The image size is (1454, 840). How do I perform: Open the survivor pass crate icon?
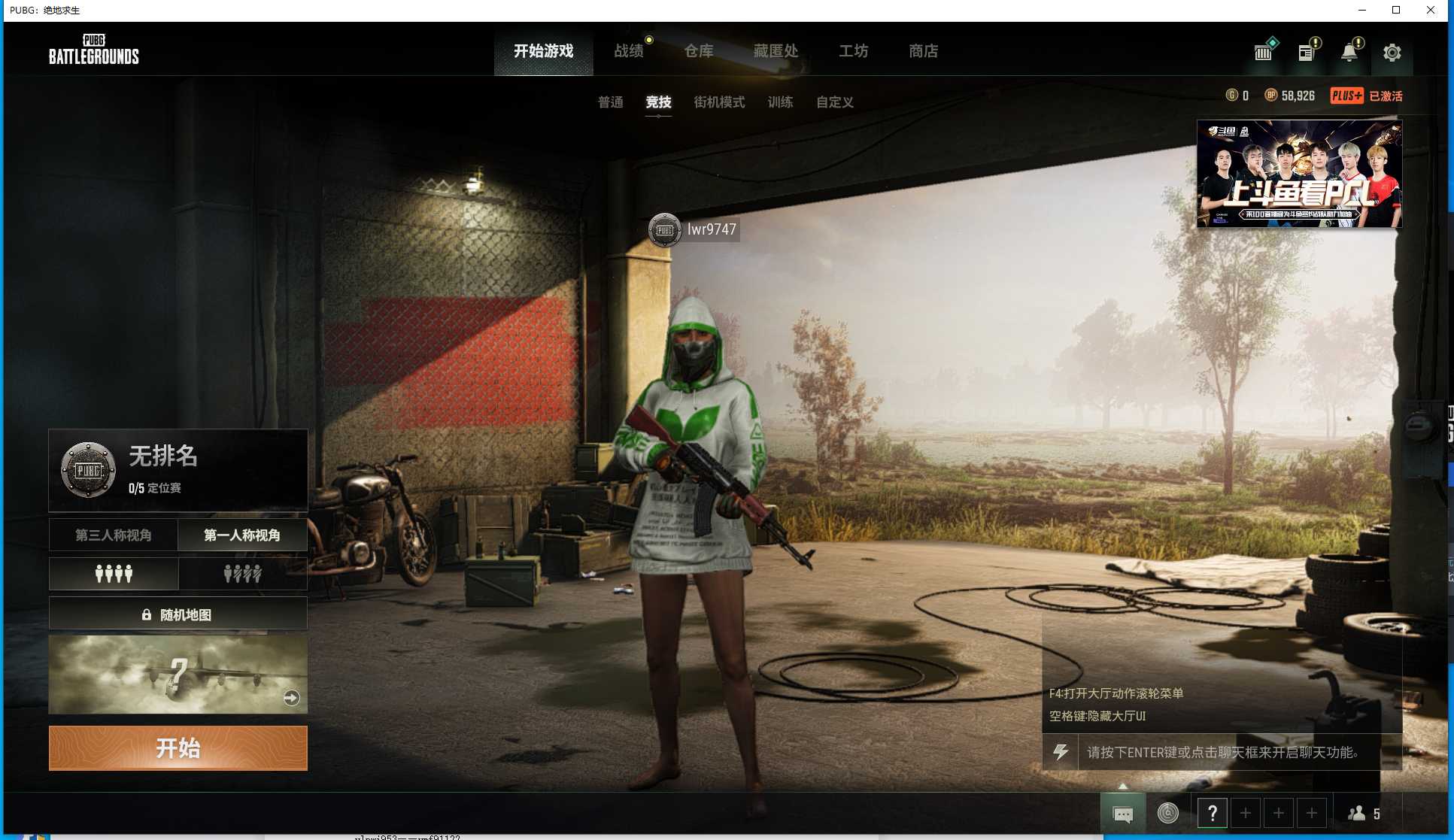[1263, 52]
